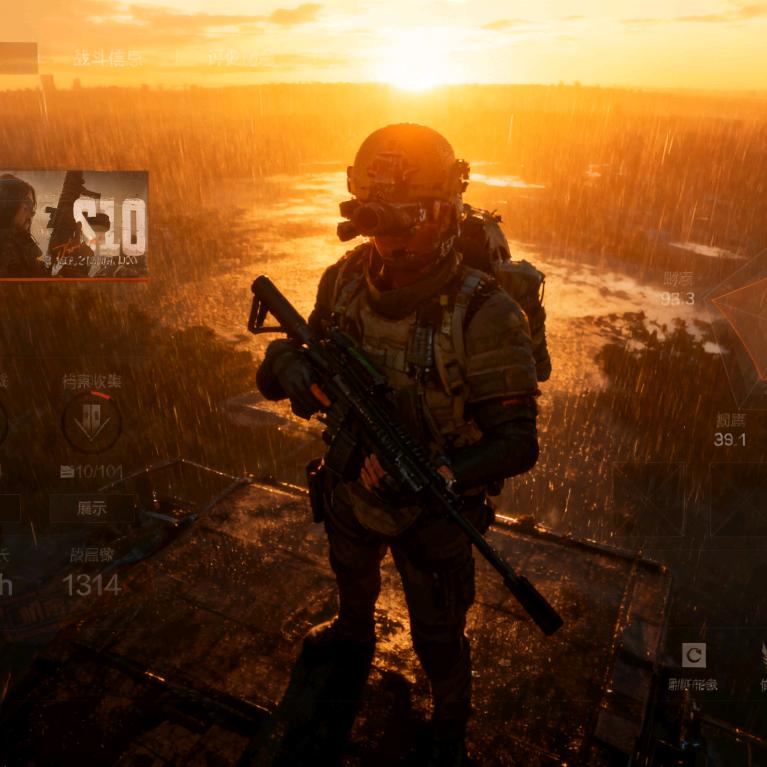767x767 pixels.
Task: Switch to the 战斗信息 tab
Action: click(x=108, y=58)
